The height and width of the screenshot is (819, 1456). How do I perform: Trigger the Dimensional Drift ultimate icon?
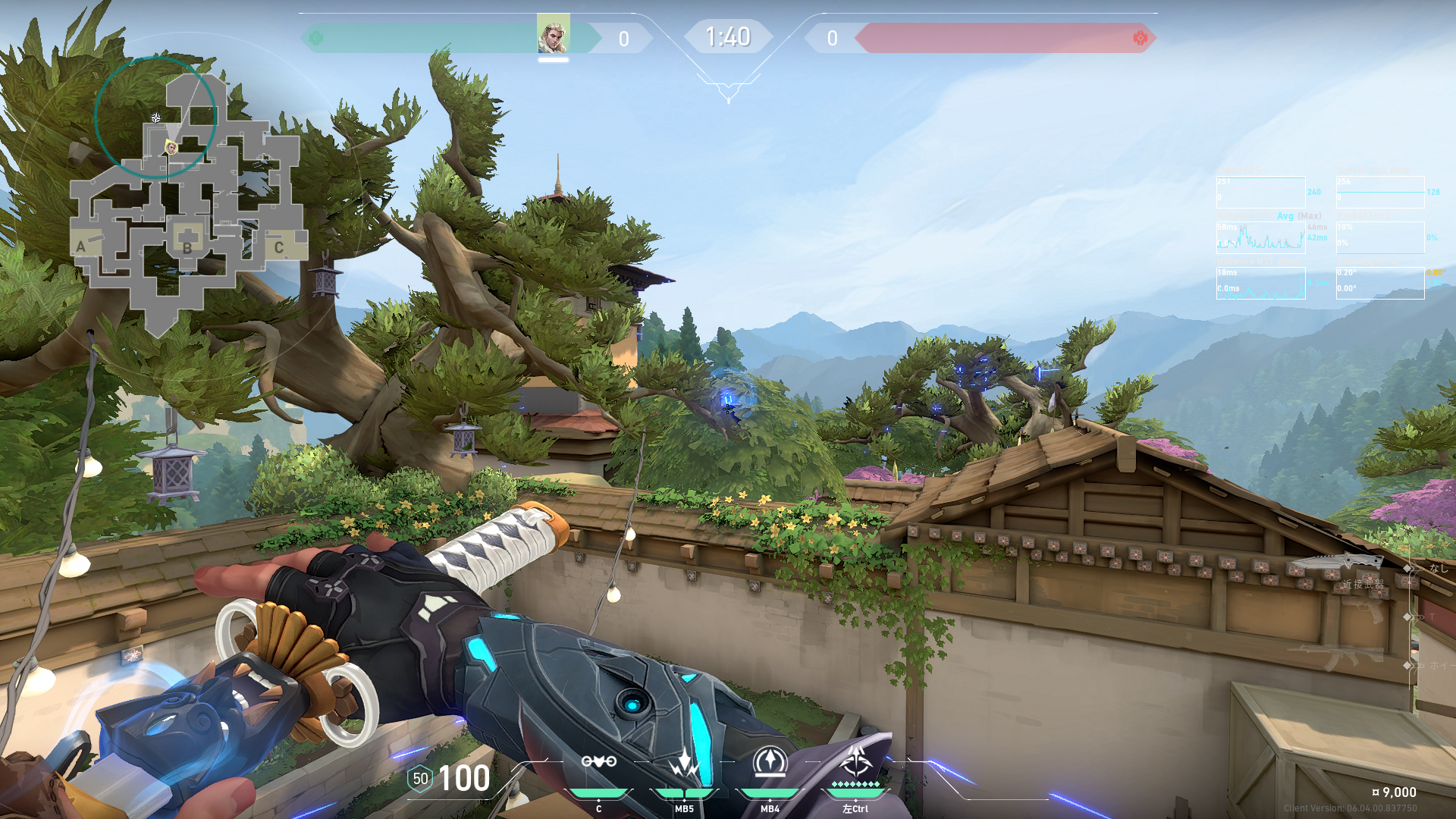[x=855, y=761]
